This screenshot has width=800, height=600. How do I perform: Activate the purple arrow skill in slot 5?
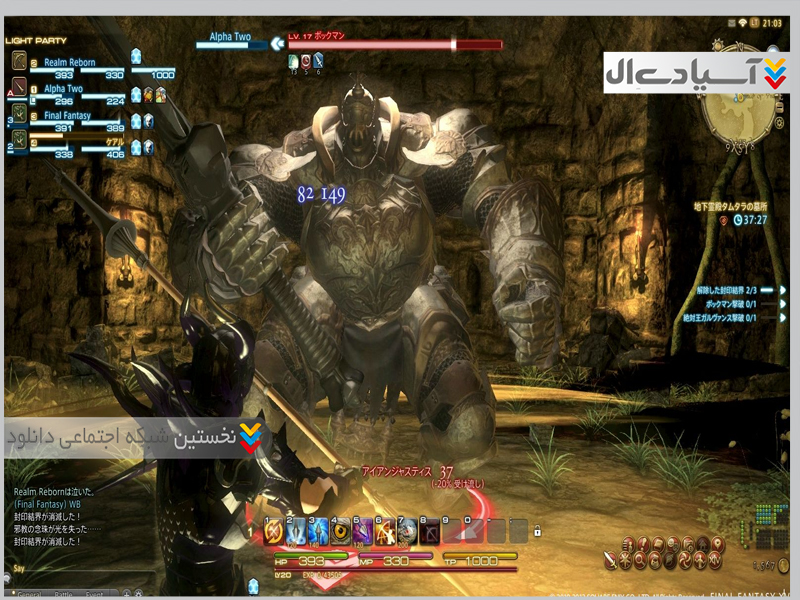click(x=362, y=531)
